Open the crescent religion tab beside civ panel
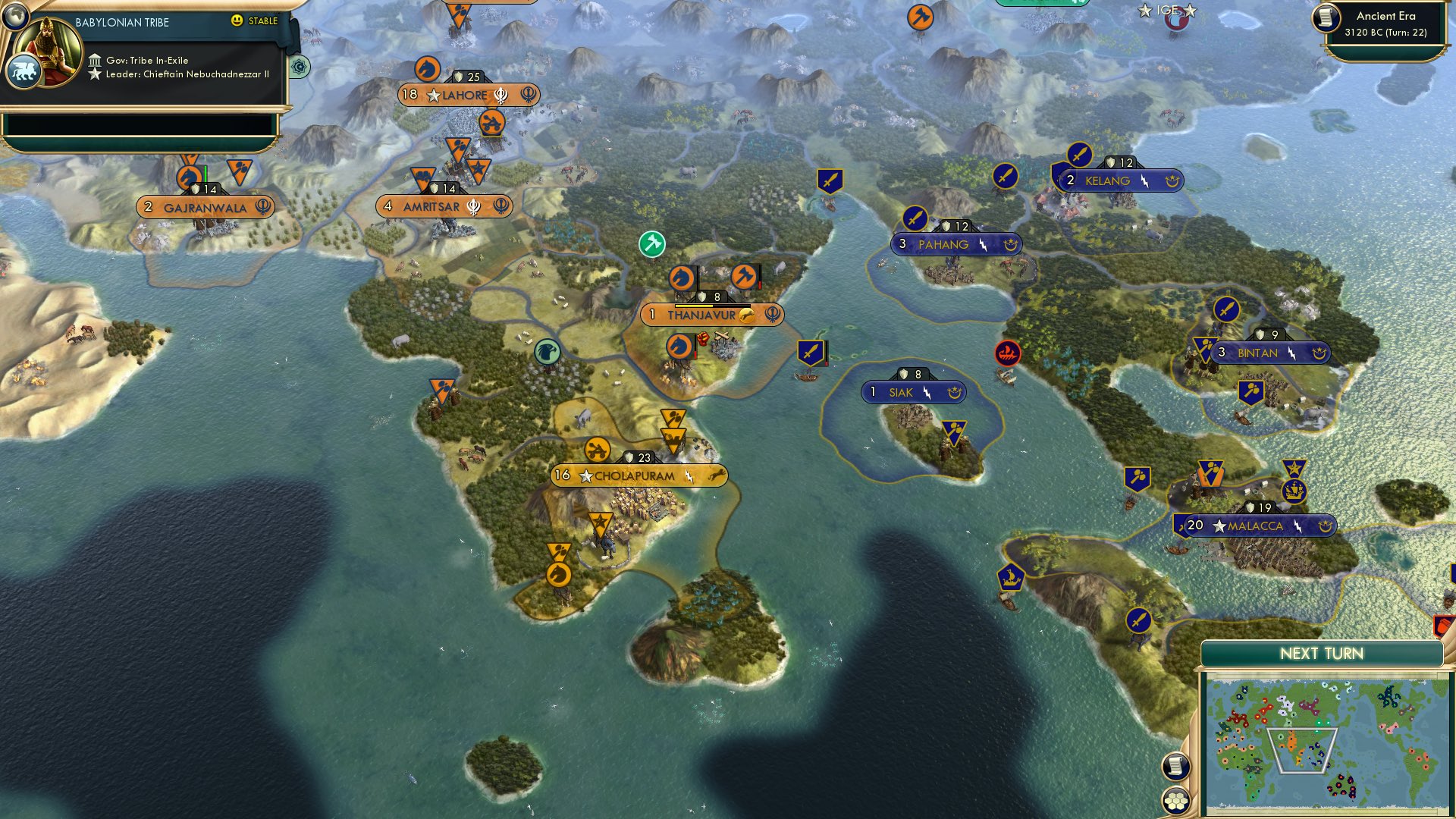1456x819 pixels. (x=299, y=67)
